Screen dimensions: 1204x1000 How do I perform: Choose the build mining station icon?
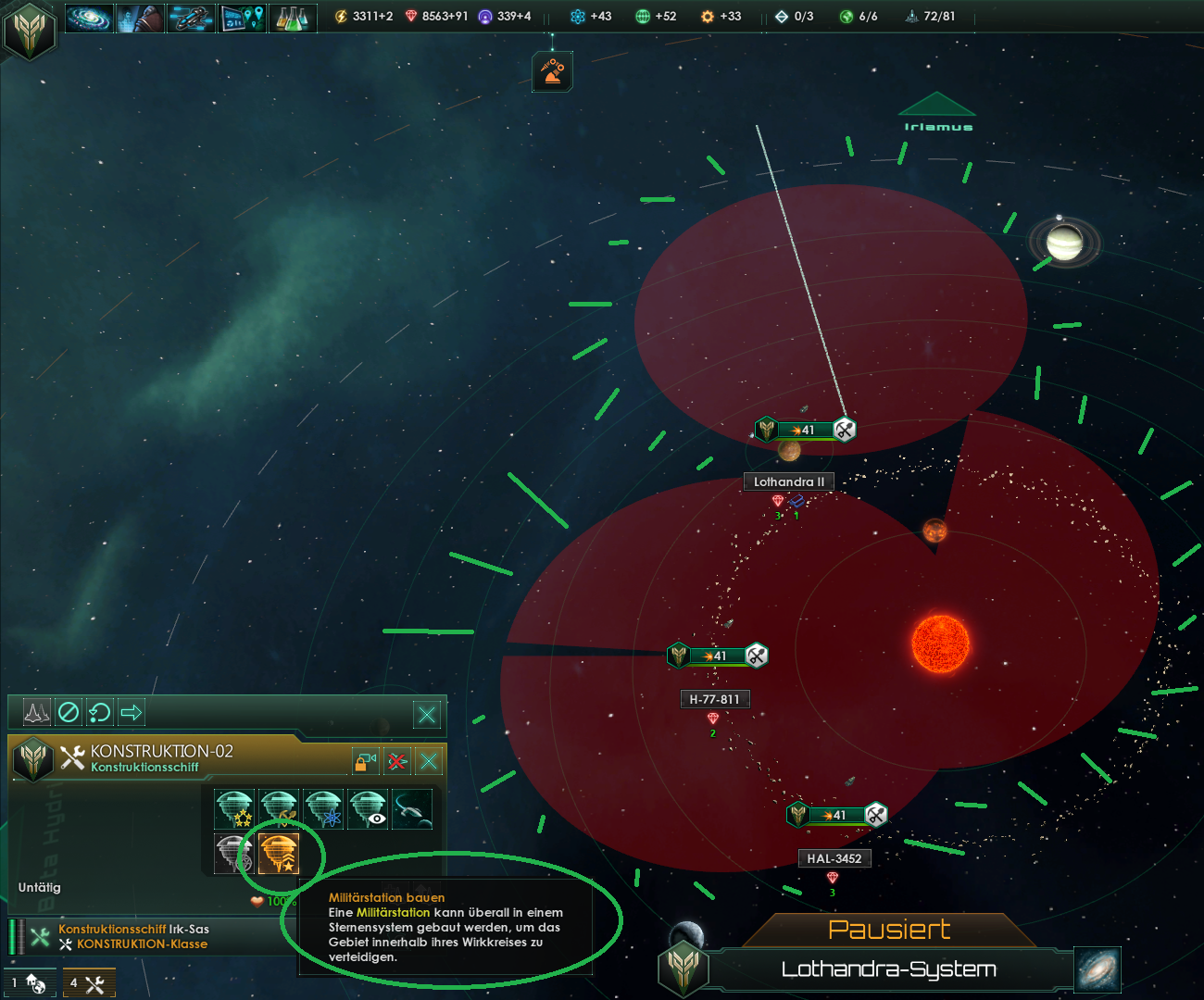click(279, 808)
